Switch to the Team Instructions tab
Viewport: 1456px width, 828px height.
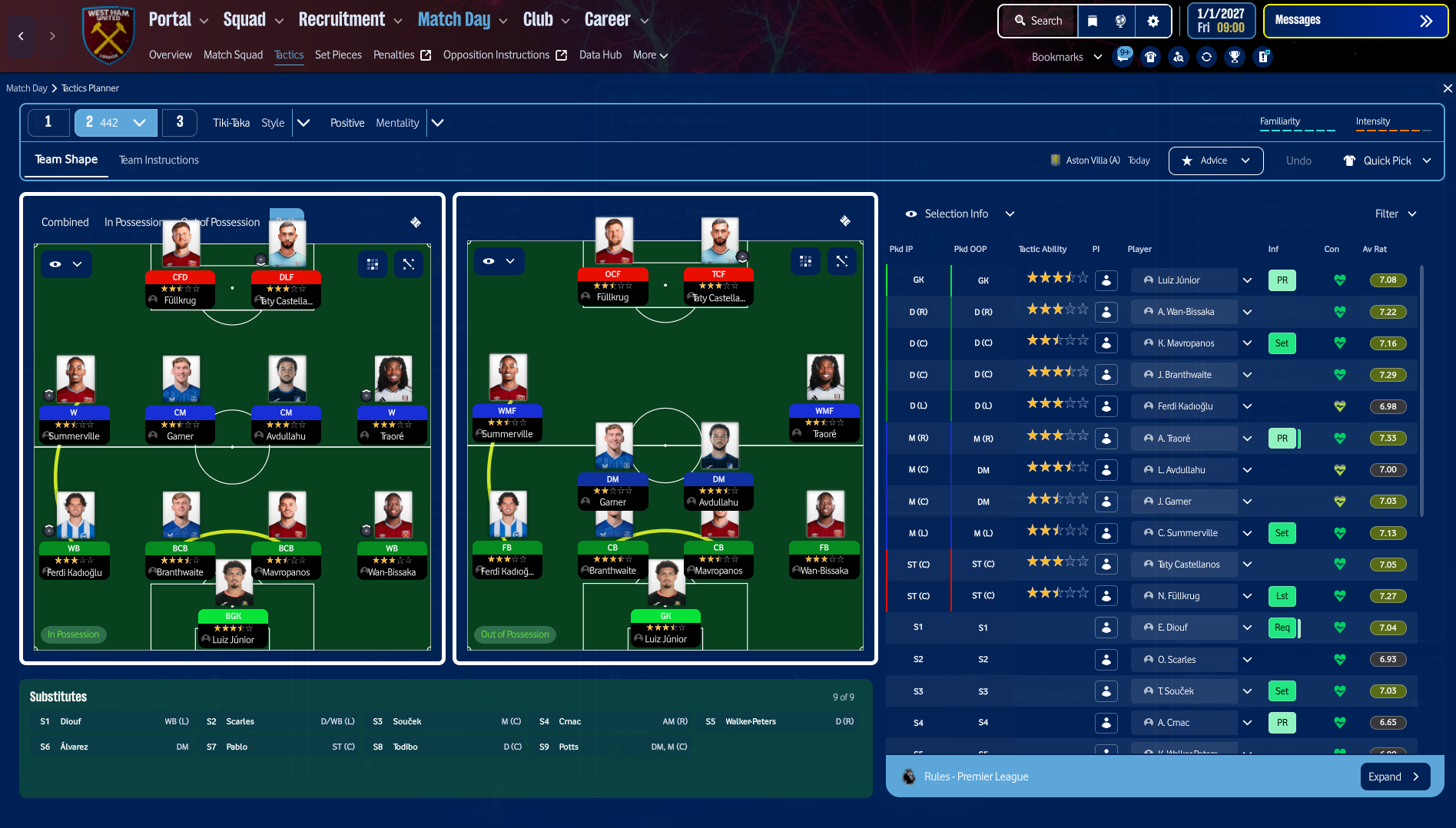(x=158, y=160)
